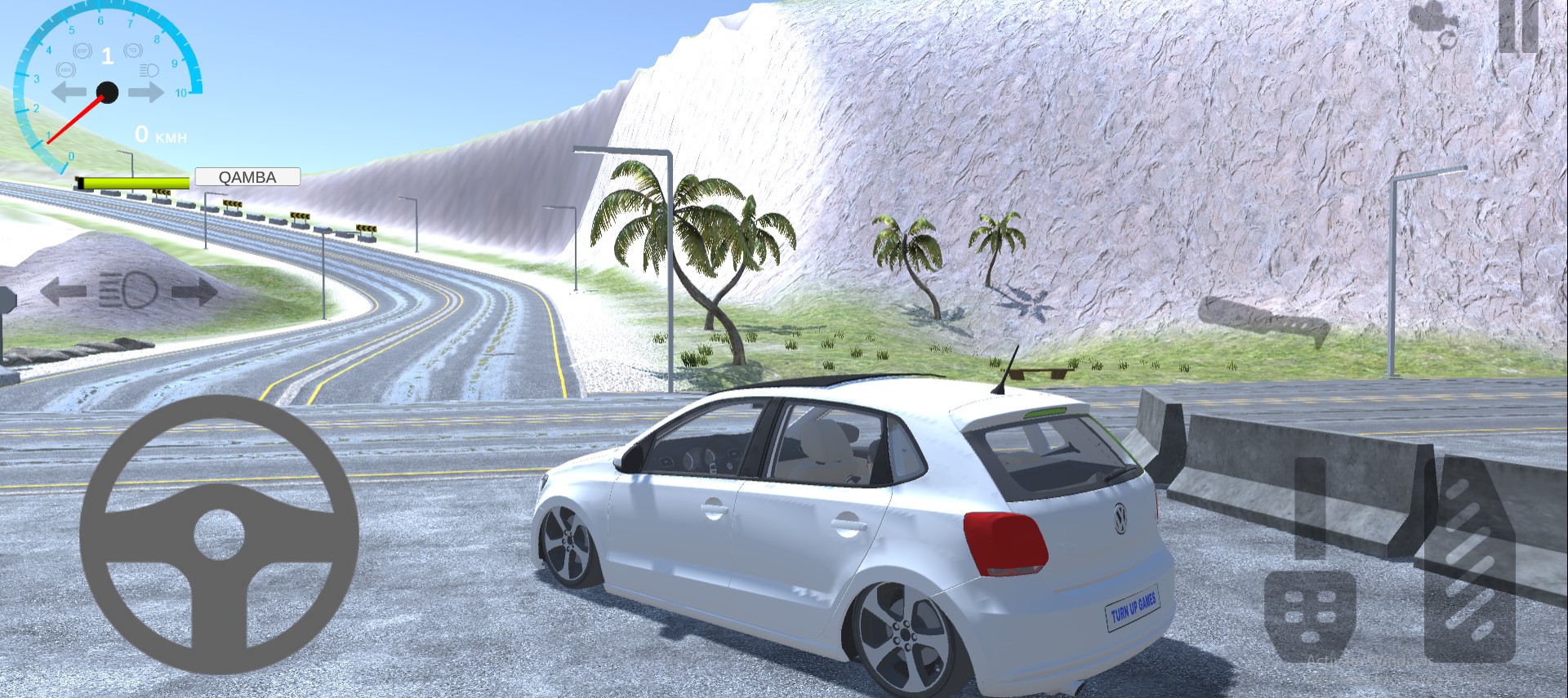Tap the ABS indicator on the gauge
Viewport: 1568px width, 698px height.
65,69
